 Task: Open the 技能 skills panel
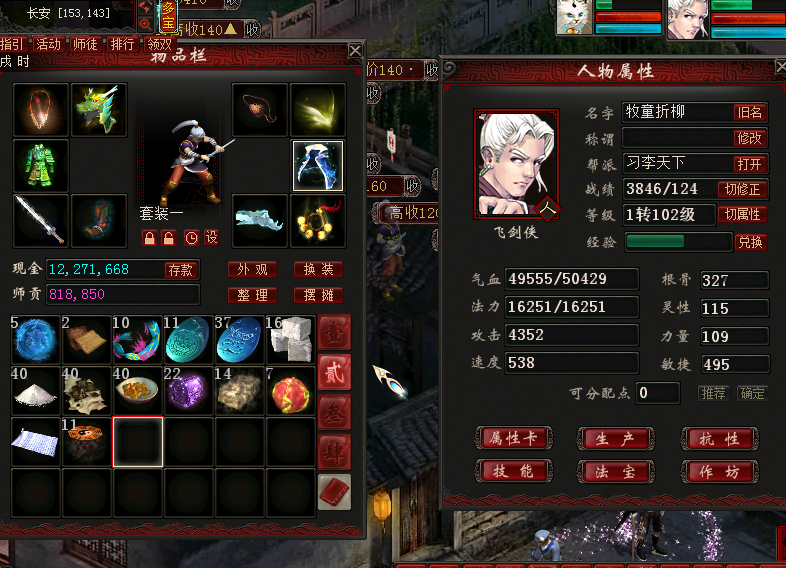(513, 471)
